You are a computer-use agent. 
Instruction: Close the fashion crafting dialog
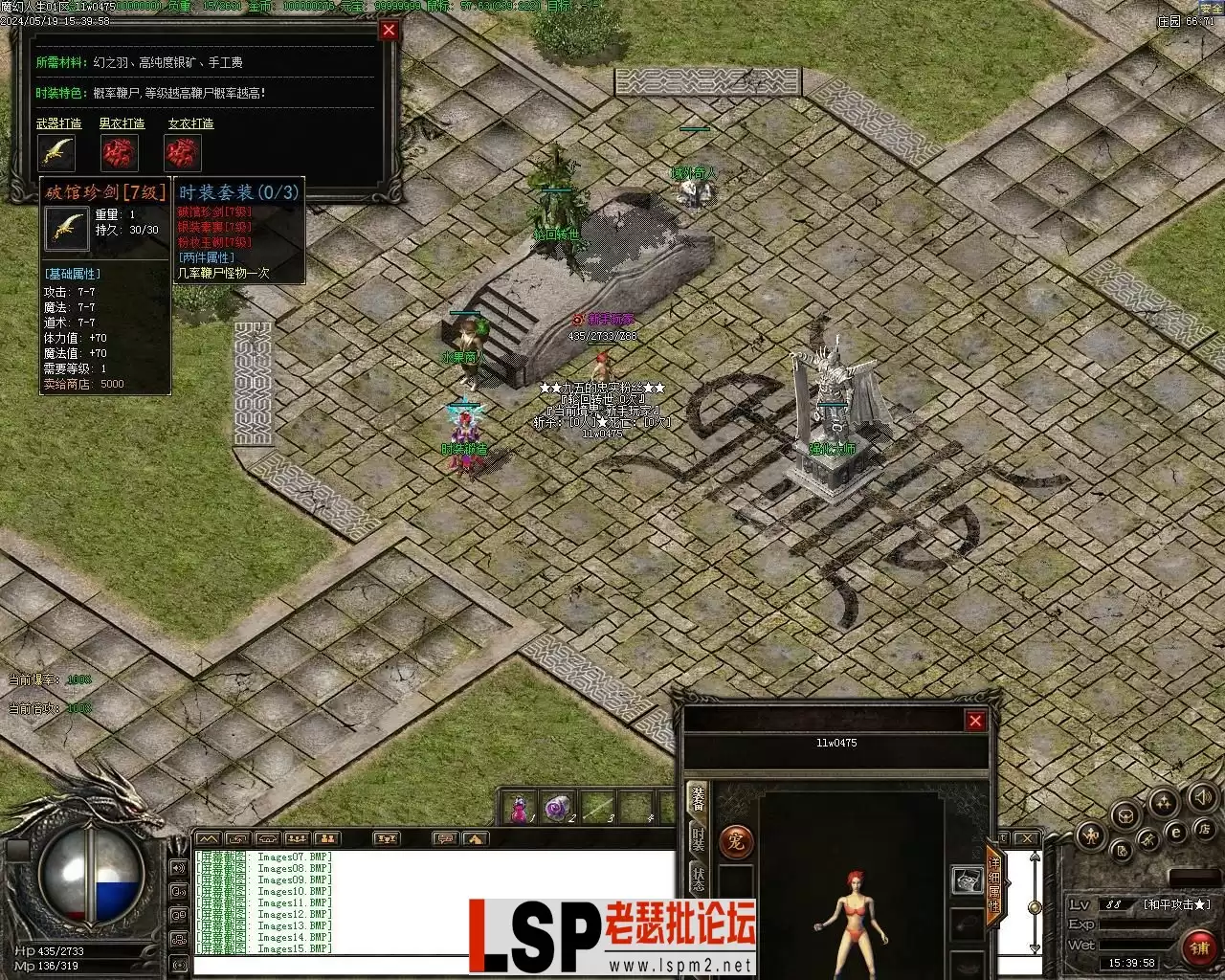(x=389, y=31)
